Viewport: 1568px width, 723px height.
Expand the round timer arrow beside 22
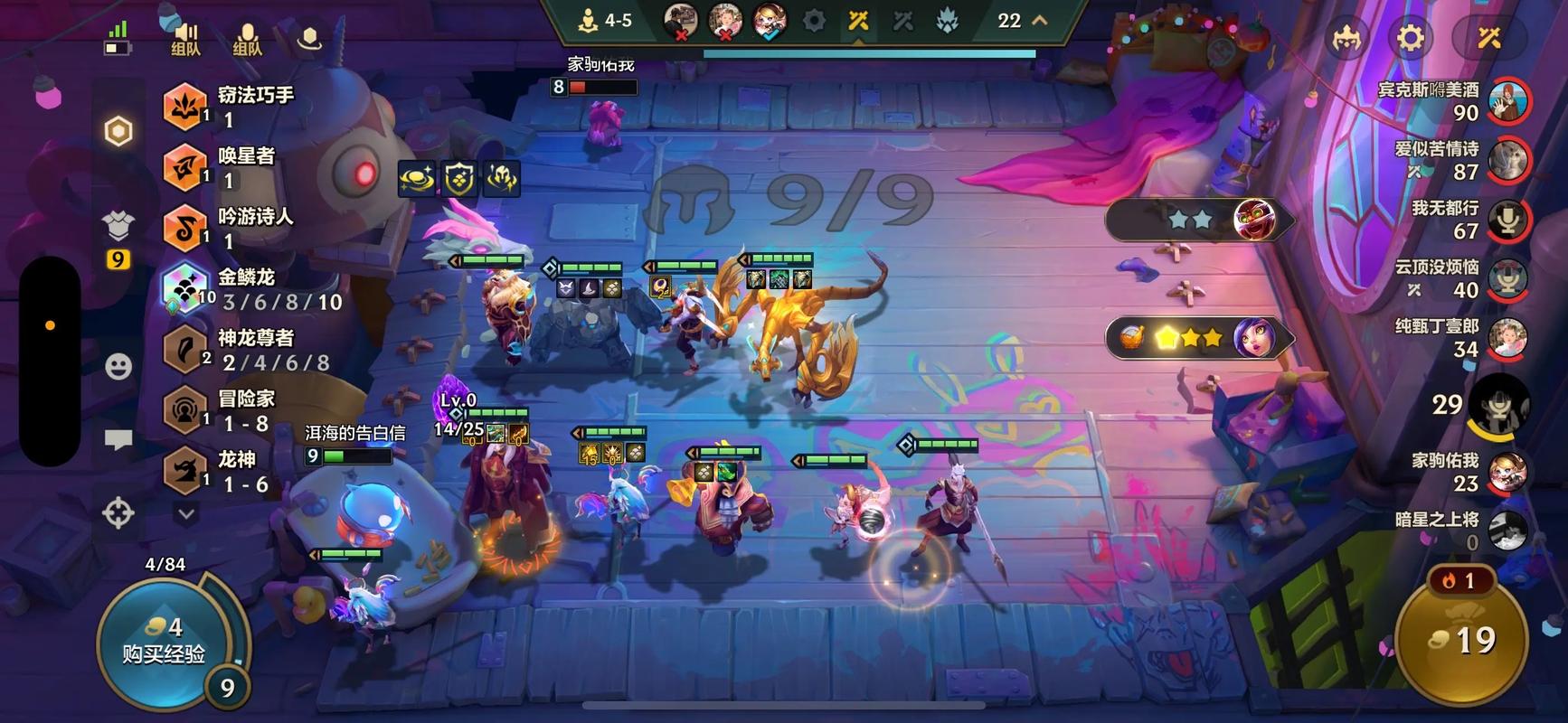1040,20
